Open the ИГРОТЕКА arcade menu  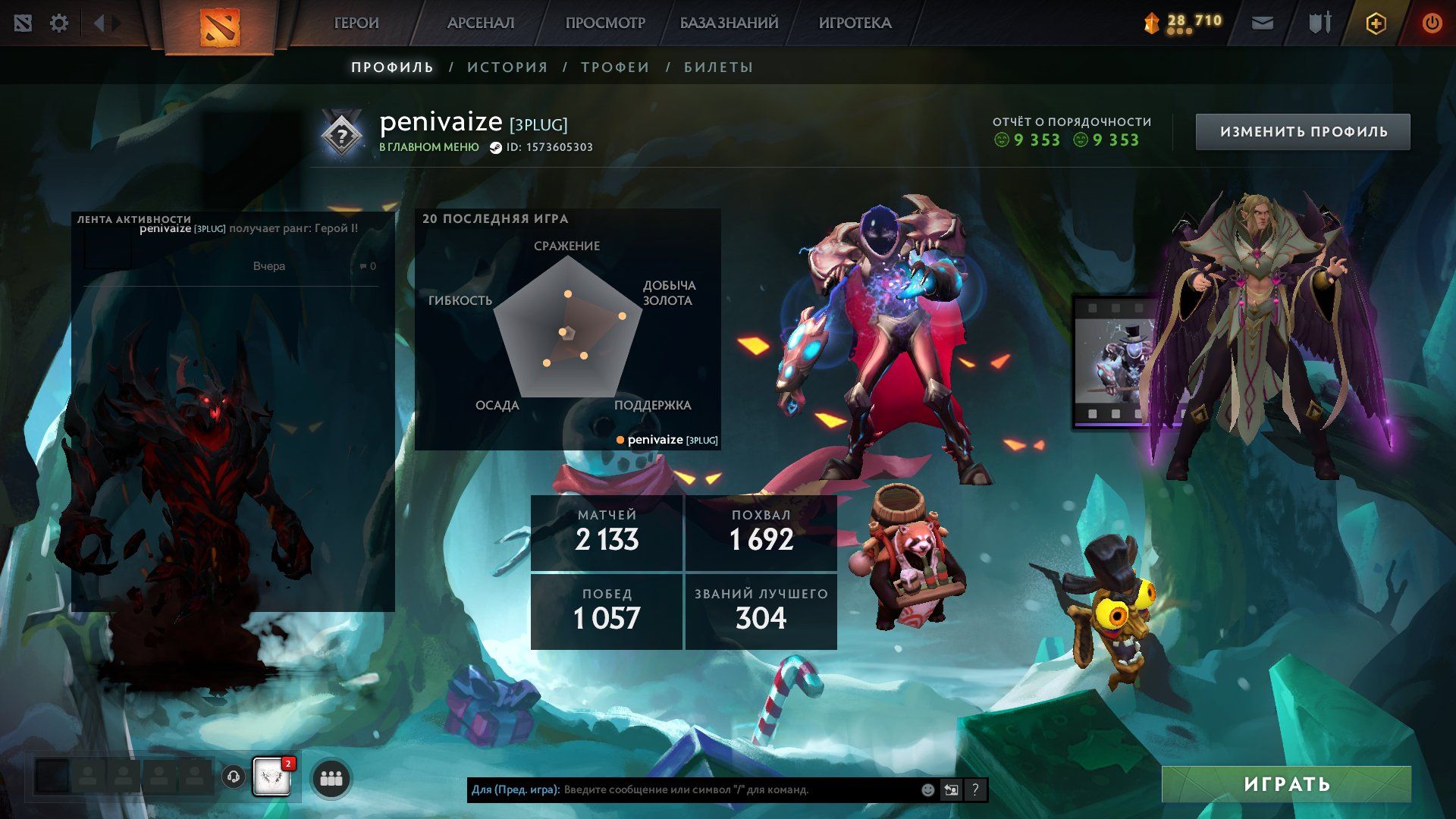[x=855, y=23]
